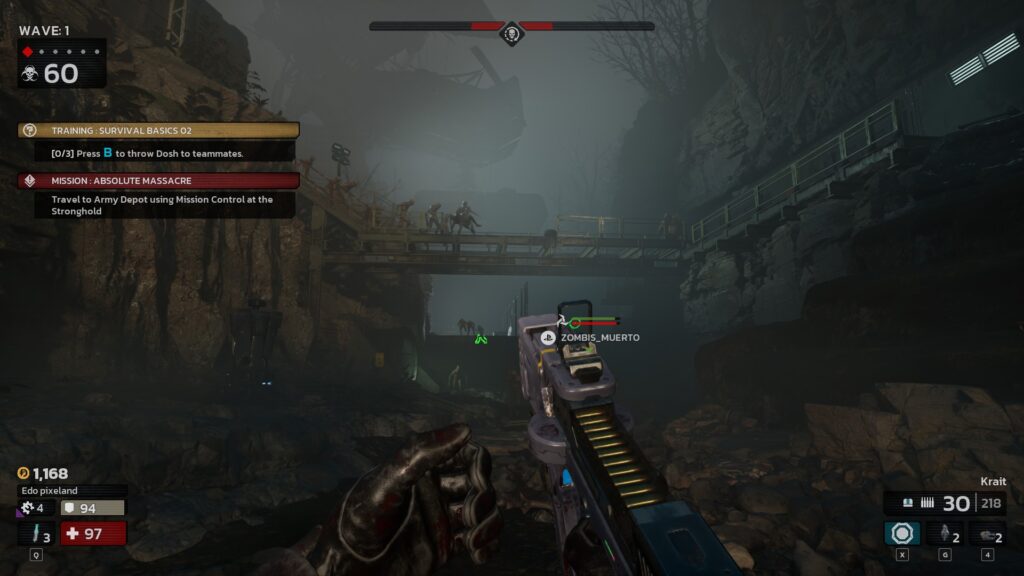Click the gear-shaped perk level icon
Screen dimensions: 1024x576
point(26,508)
